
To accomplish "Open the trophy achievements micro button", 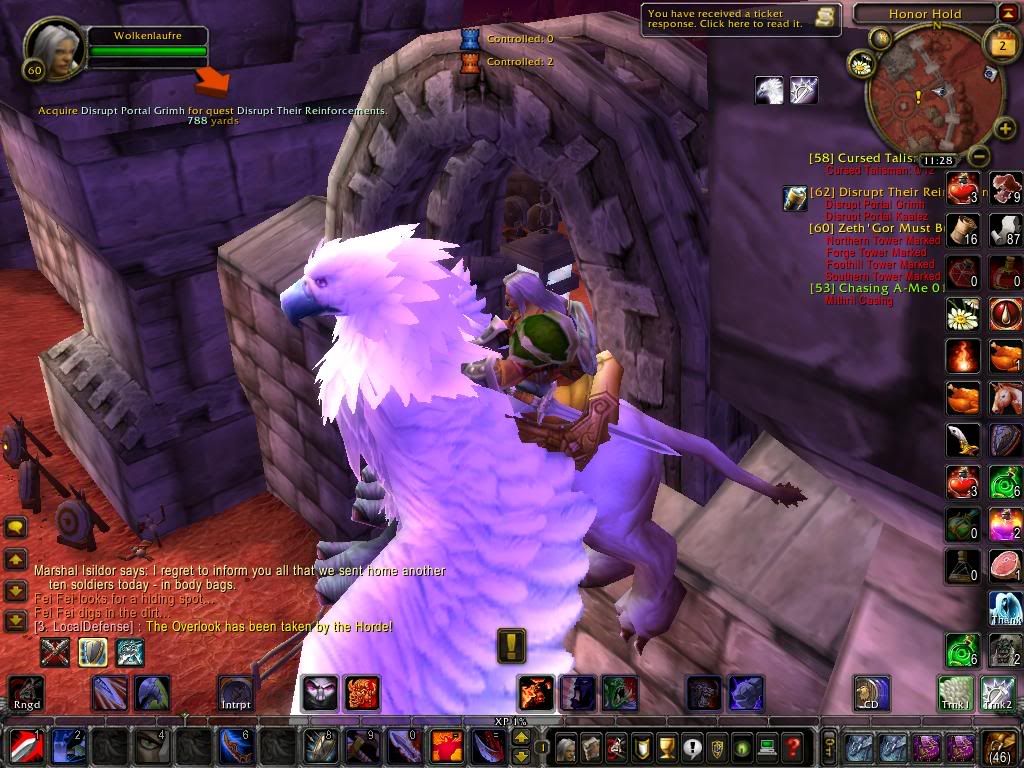I will coord(665,747).
